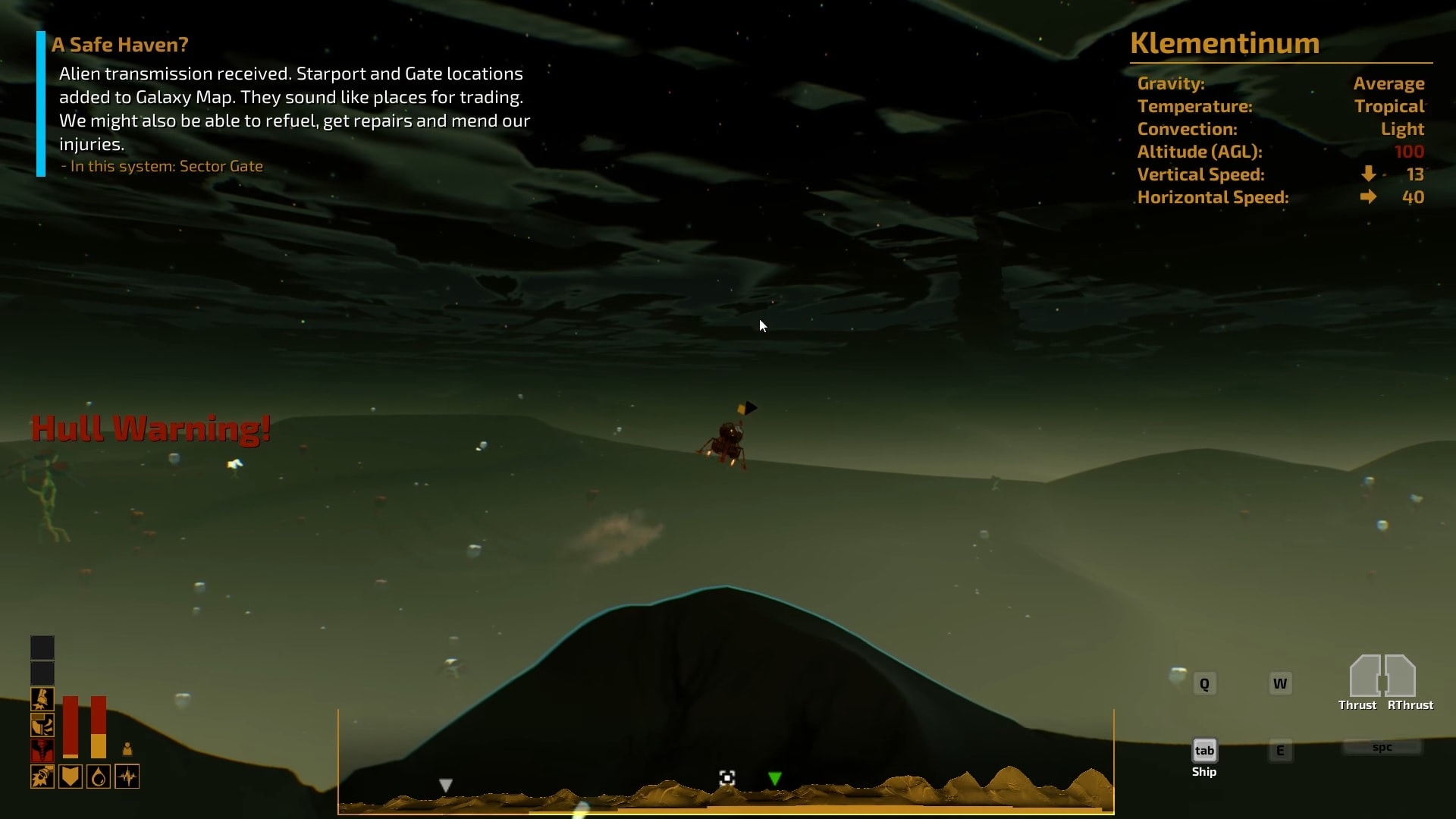Select the grey triangle marker on terrain scanner
The height and width of the screenshot is (819, 1456).
[446, 786]
